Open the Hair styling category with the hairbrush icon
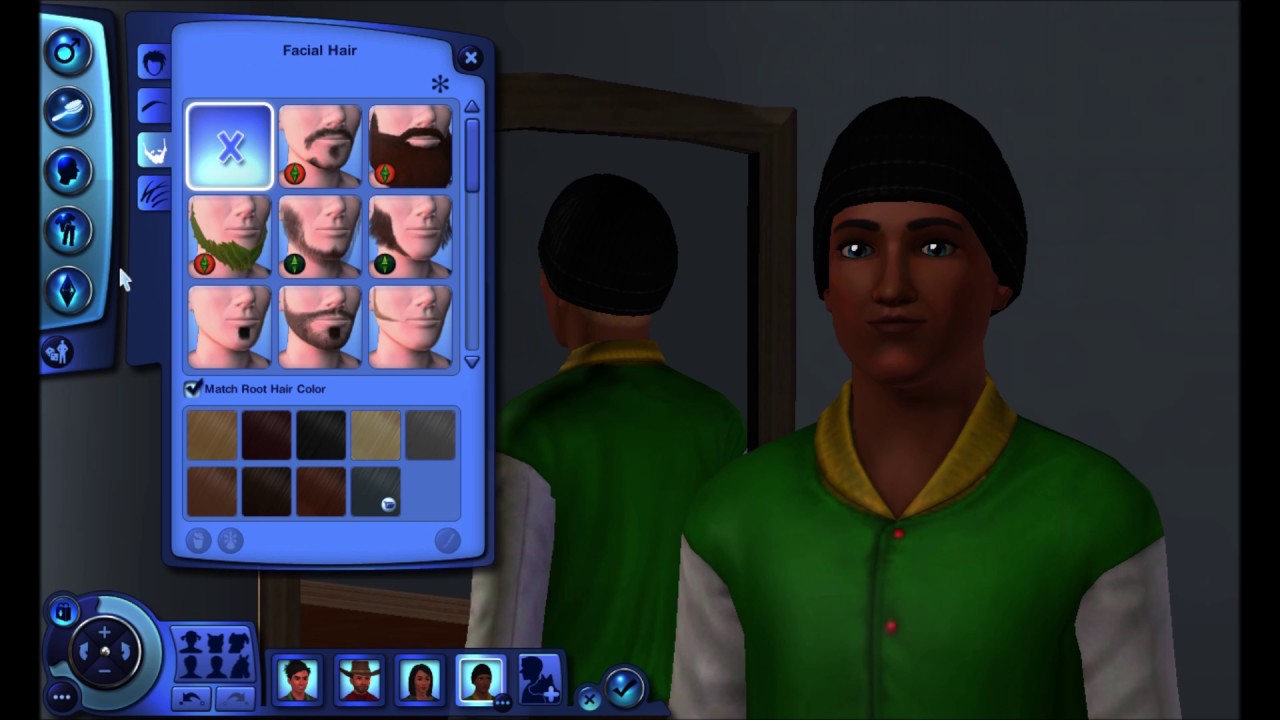This screenshot has height=720, width=1280. pos(68,110)
